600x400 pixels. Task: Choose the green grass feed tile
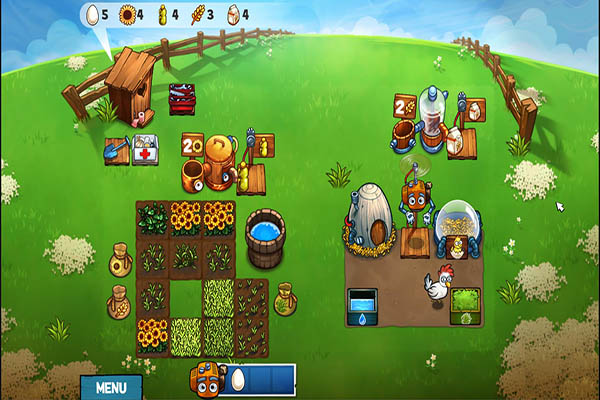point(464,303)
